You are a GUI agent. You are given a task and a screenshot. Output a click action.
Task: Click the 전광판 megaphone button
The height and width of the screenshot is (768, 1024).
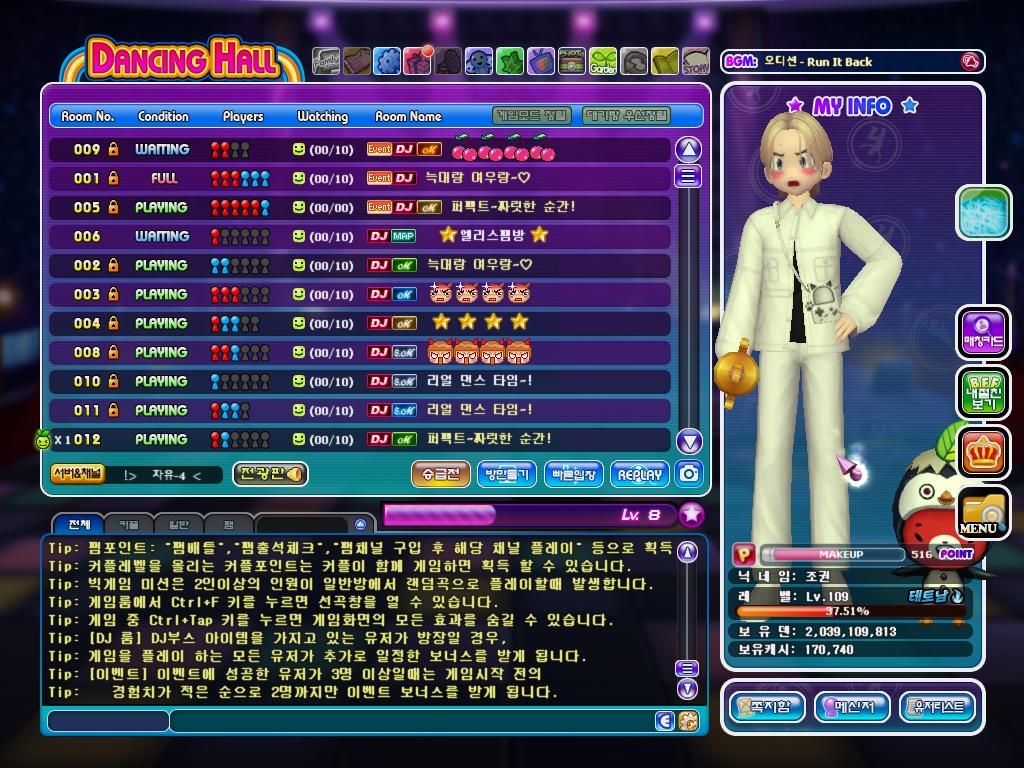[x=269, y=474]
